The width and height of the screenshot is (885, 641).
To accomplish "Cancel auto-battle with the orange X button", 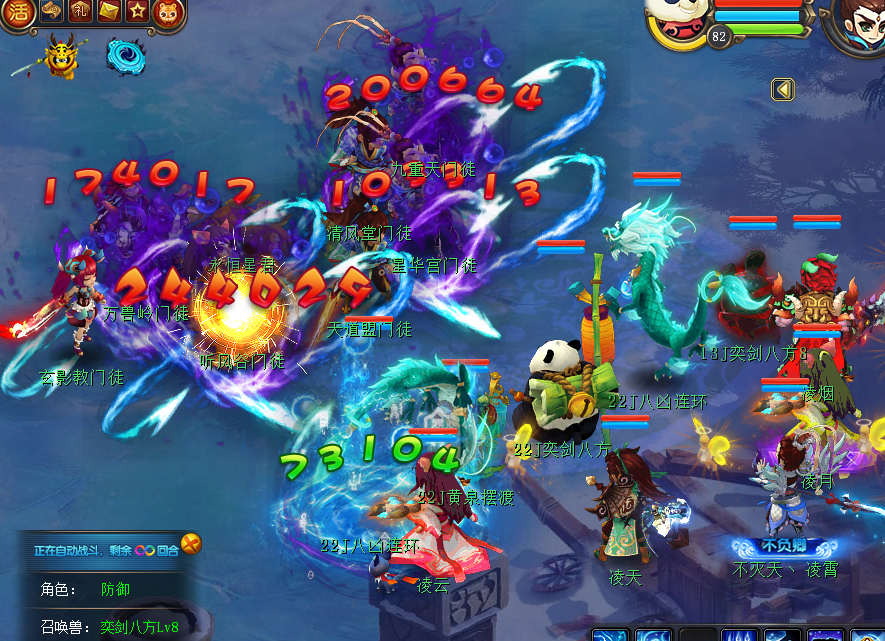I will point(190,545).
